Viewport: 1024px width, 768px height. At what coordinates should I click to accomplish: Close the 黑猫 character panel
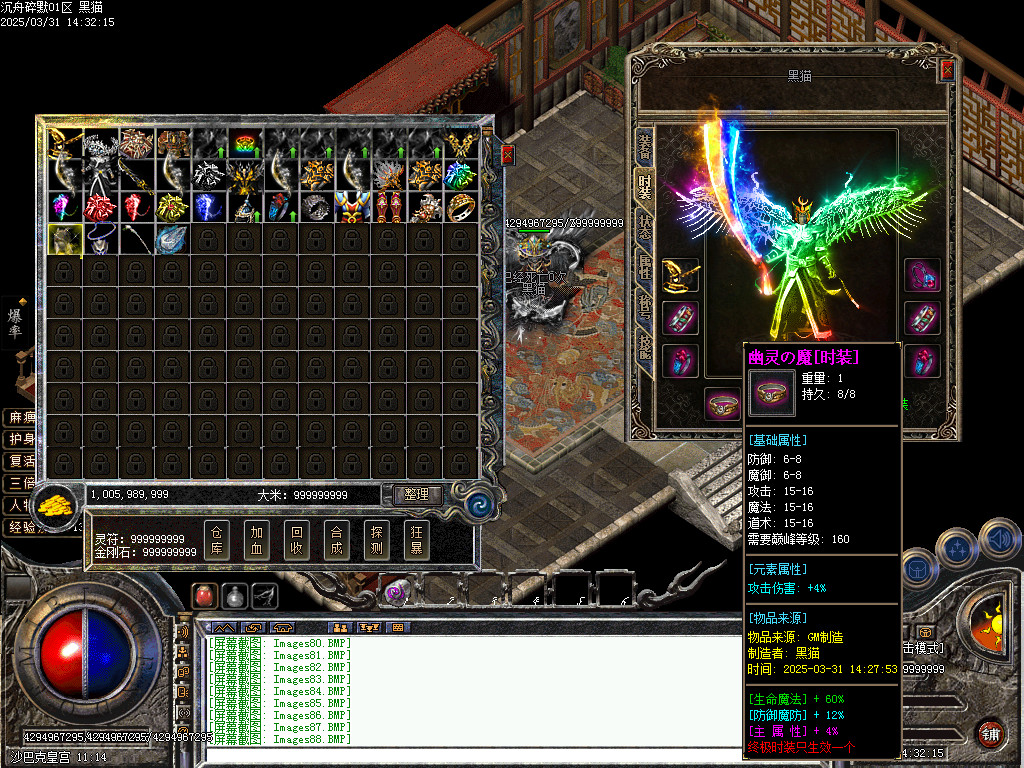tap(947, 70)
